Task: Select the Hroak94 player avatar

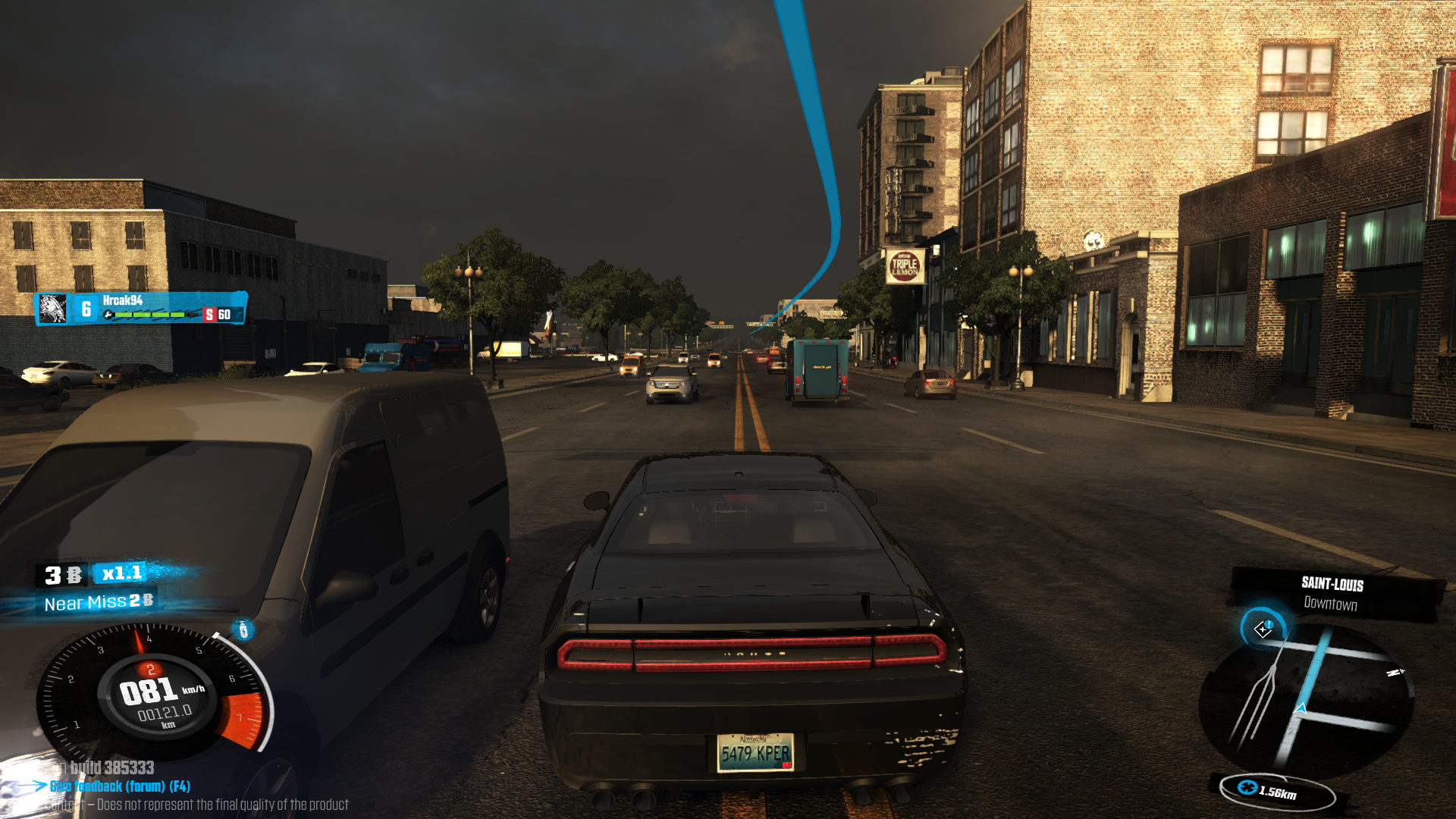Action: pyautogui.click(x=52, y=309)
